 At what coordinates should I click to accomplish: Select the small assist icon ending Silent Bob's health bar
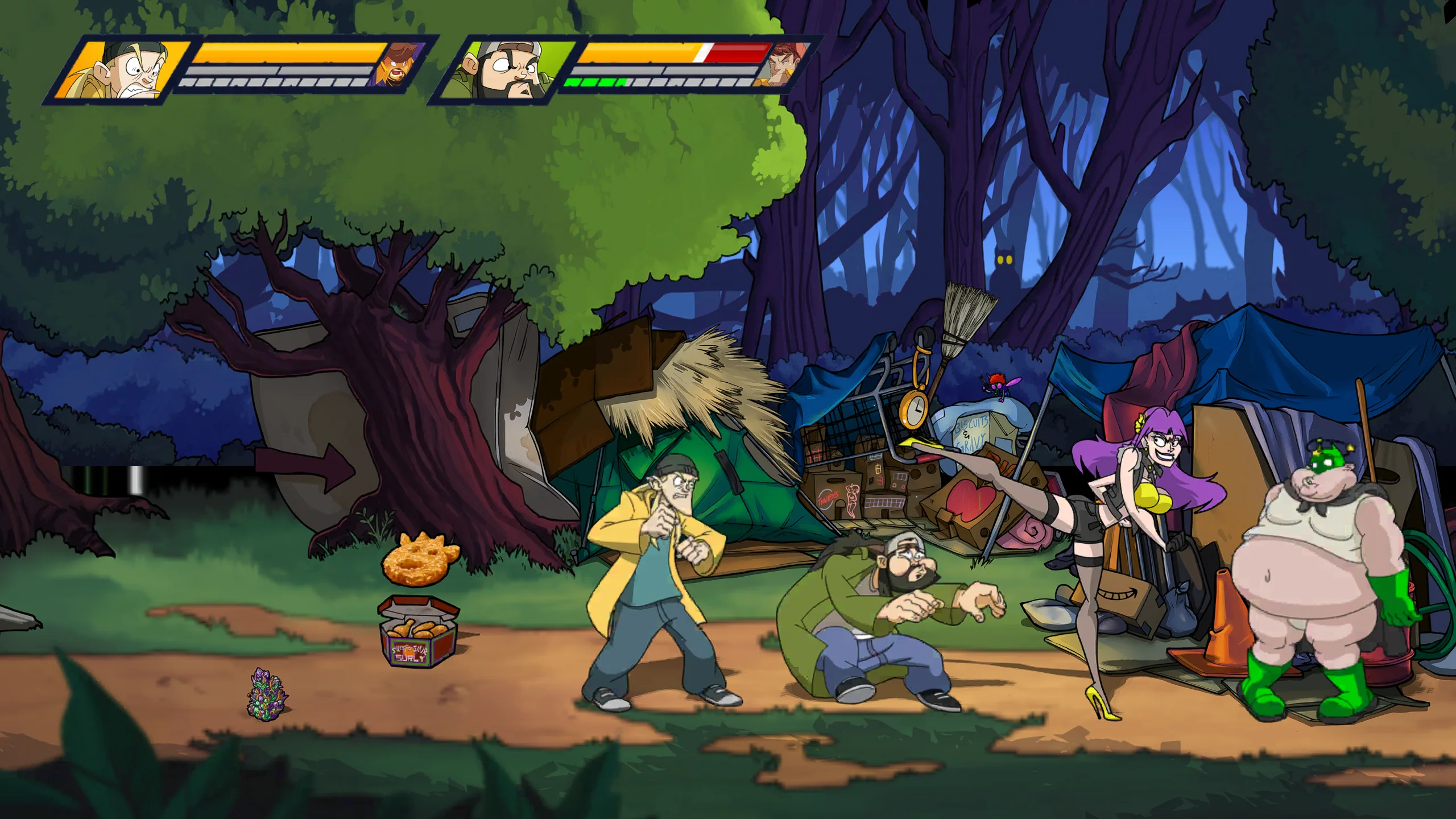pos(784,64)
